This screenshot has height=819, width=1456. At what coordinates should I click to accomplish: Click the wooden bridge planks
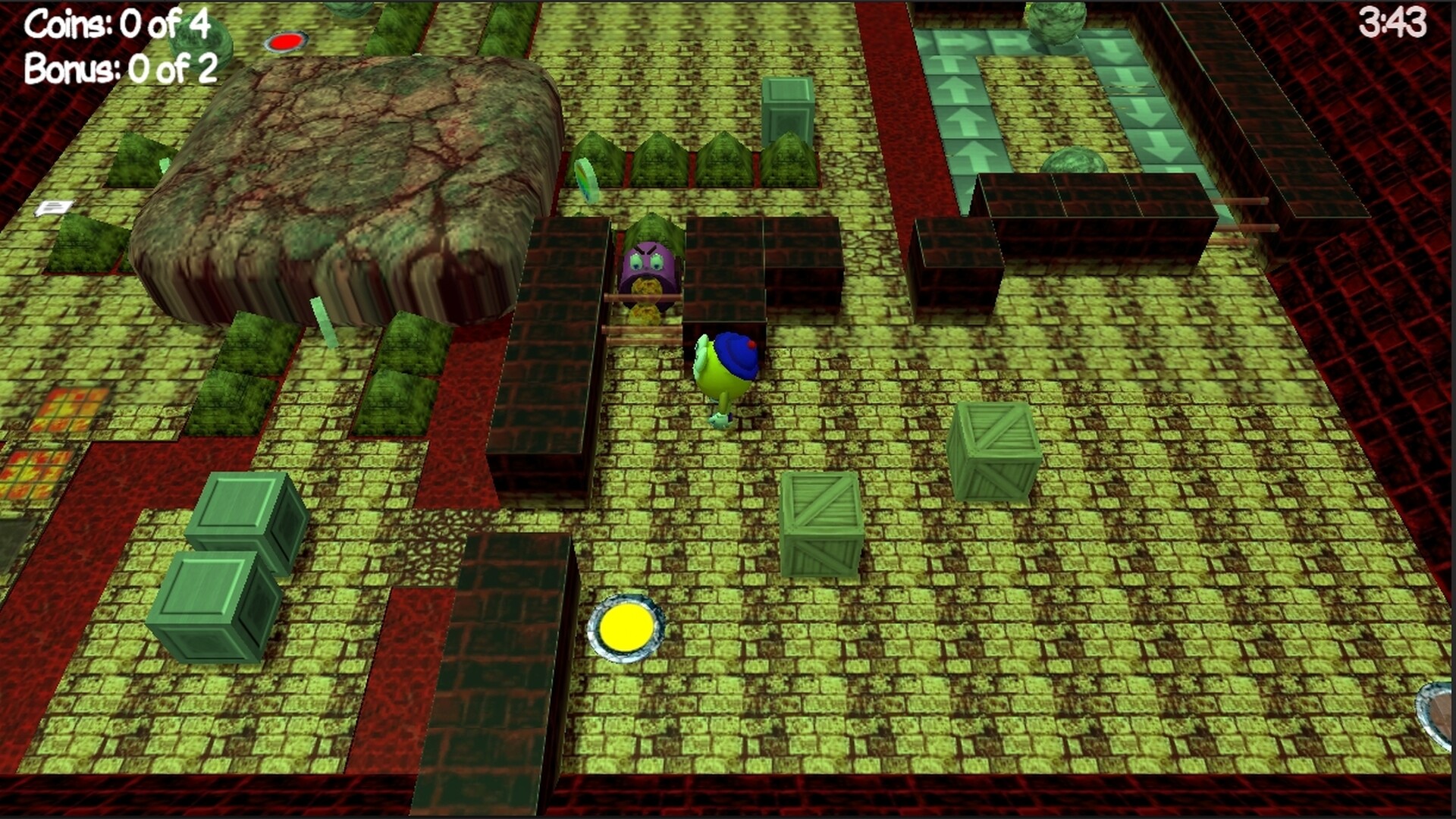(648, 326)
